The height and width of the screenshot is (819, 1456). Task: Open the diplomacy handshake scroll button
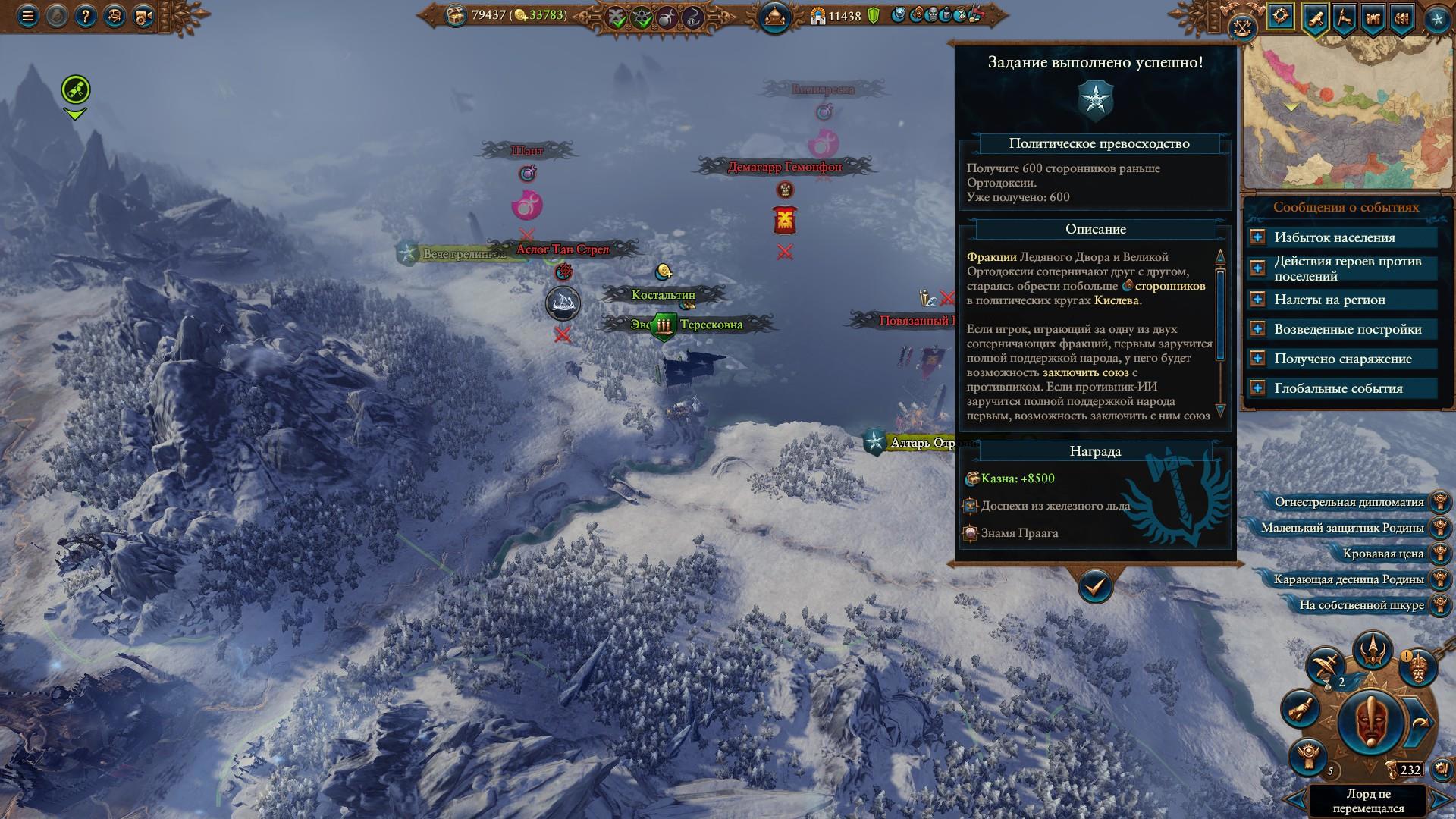[x=1298, y=709]
